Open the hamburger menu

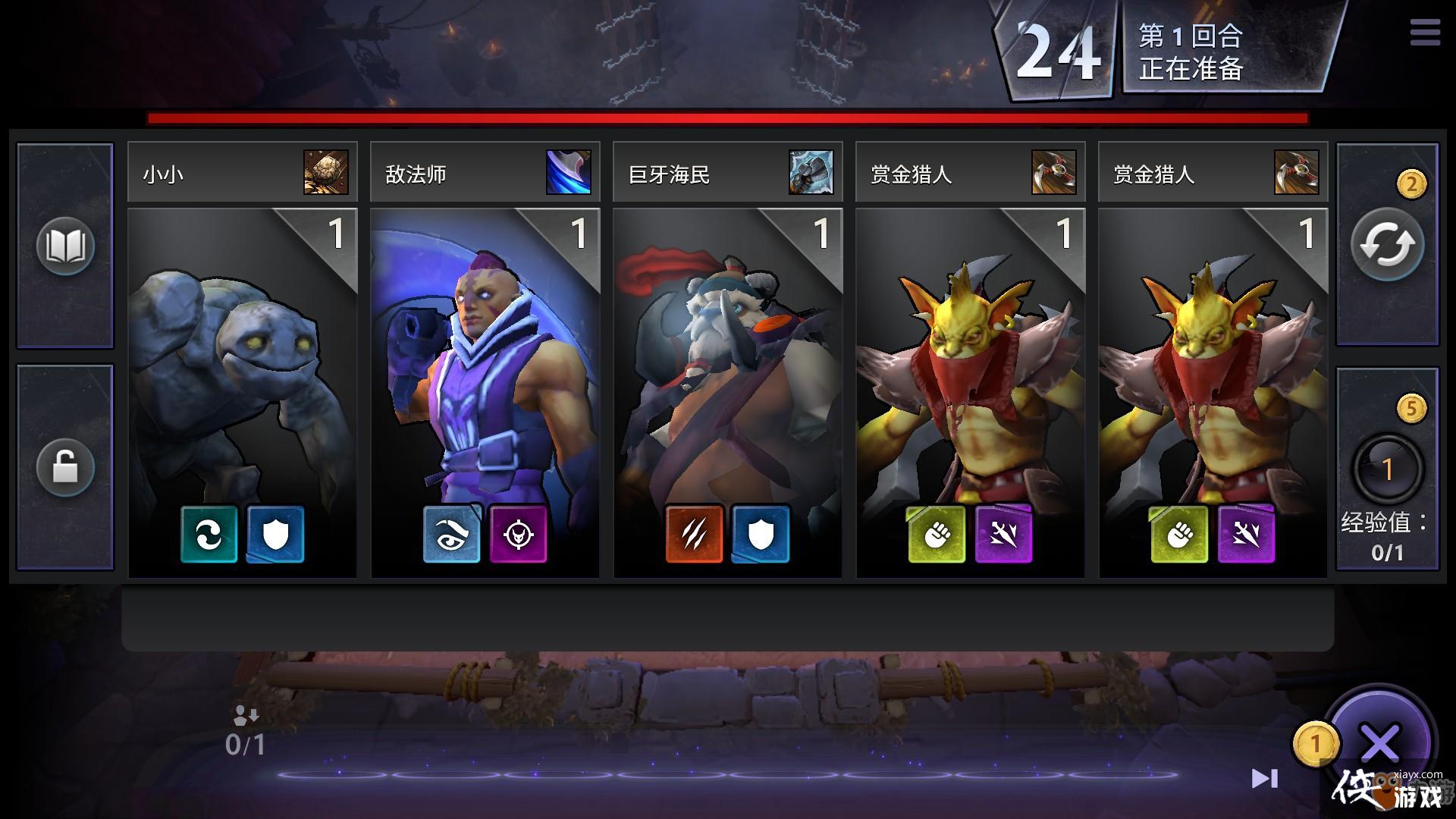tap(1425, 33)
